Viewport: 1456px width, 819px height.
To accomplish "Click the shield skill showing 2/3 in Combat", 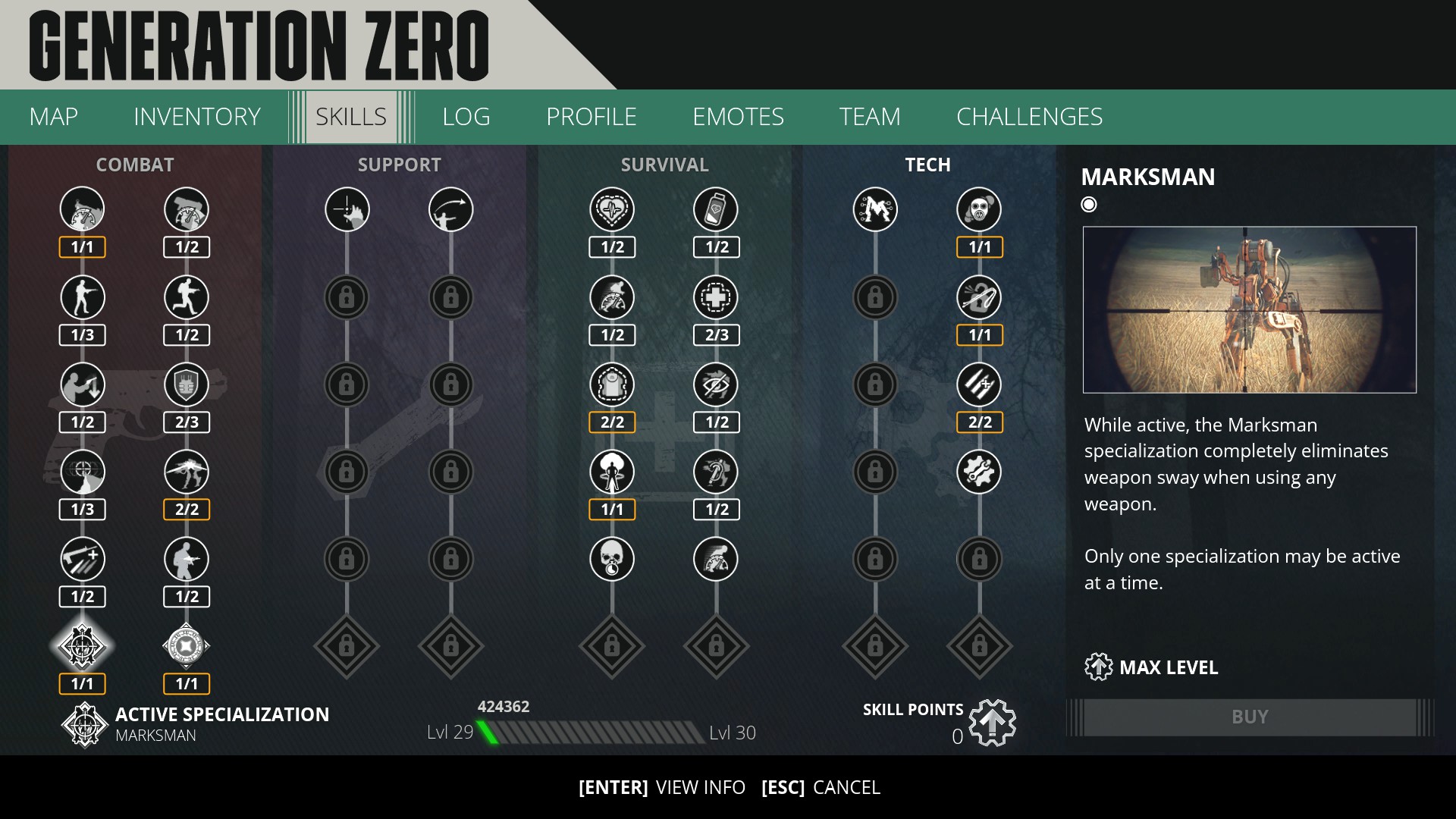I will (x=186, y=384).
